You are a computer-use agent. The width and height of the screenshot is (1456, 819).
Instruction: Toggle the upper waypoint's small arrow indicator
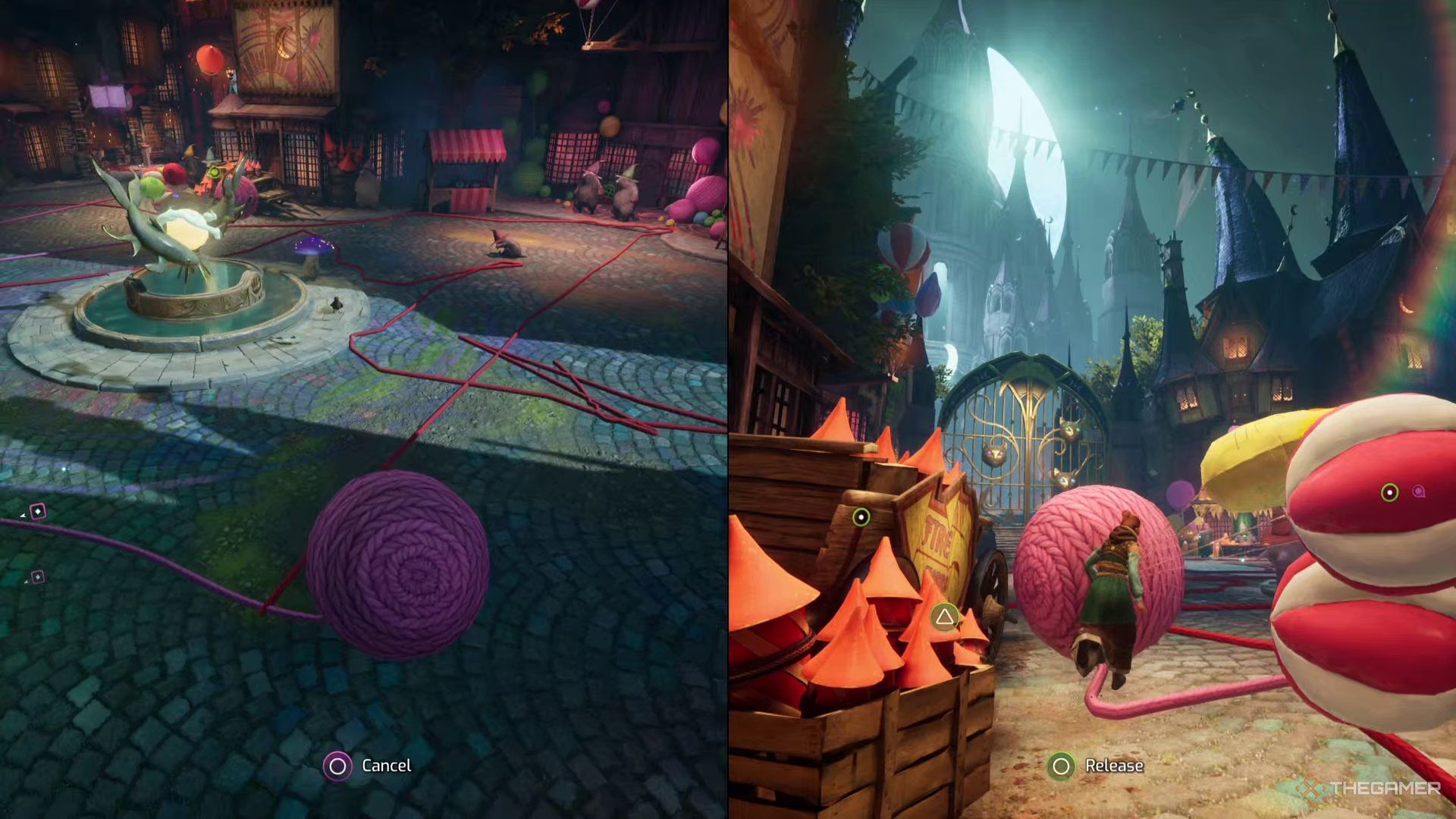pyautogui.click(x=23, y=516)
